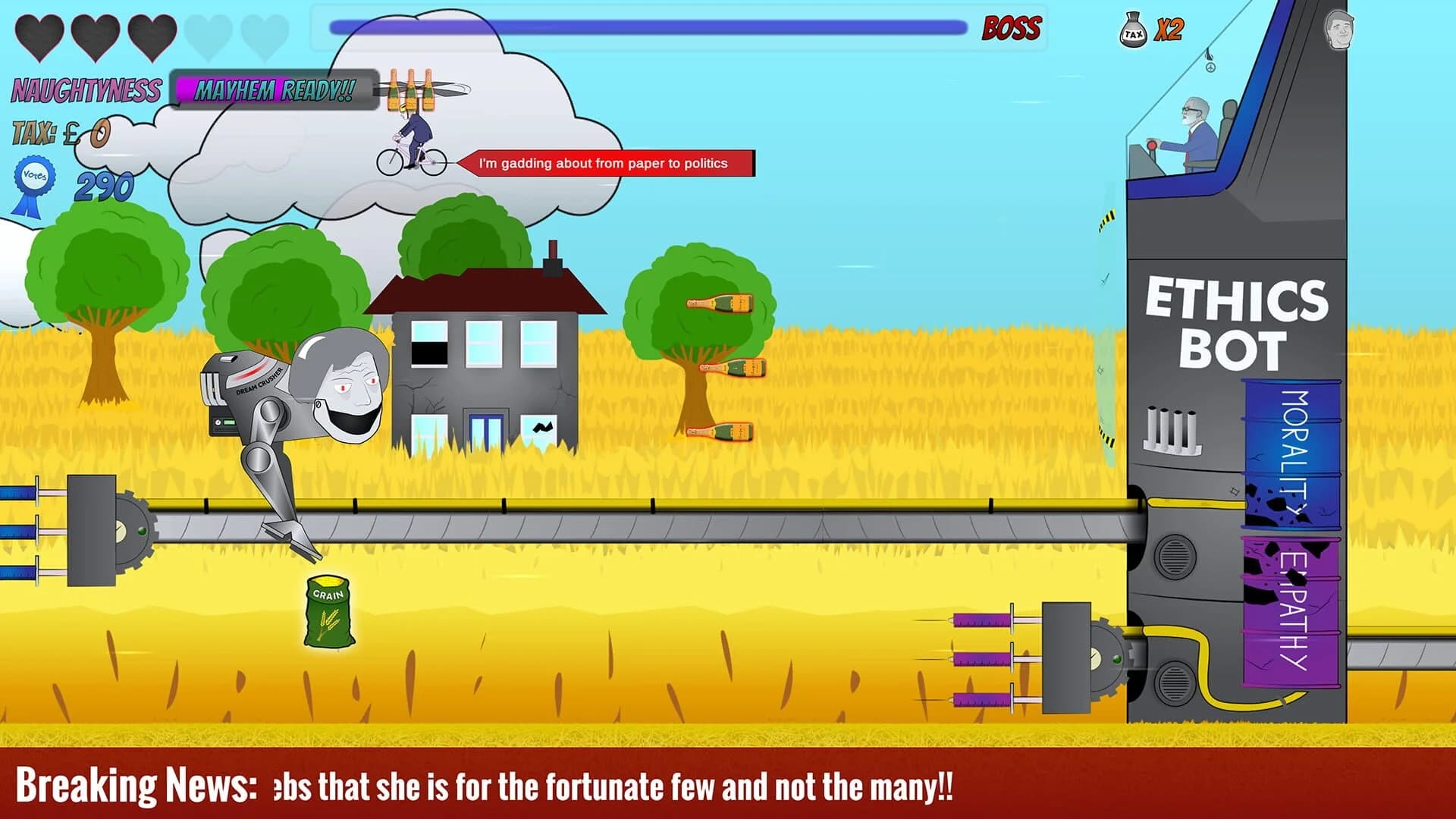Toggle the MAYHEM READY!! indicator
The height and width of the screenshot is (819, 1456).
click(x=275, y=91)
